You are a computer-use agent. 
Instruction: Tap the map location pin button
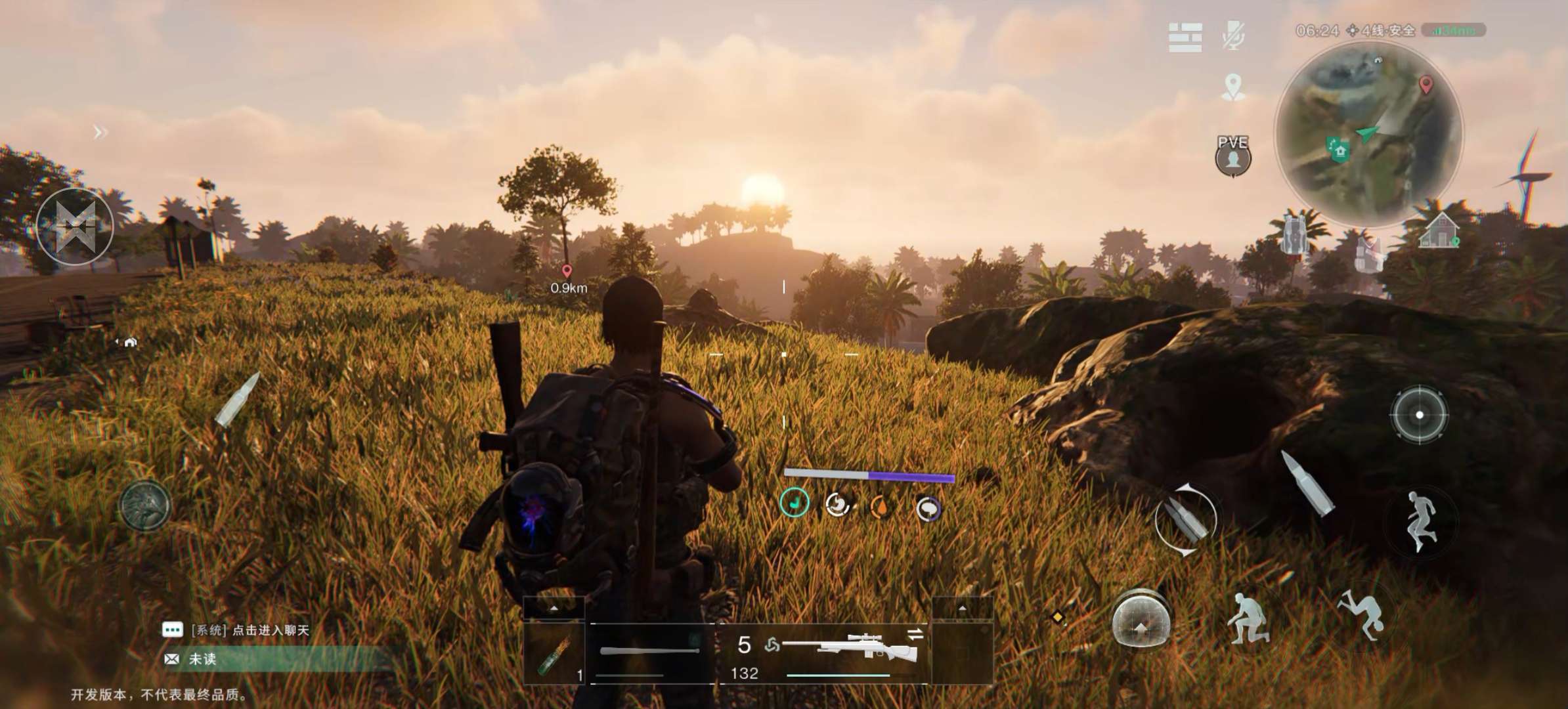pyautogui.click(x=1233, y=87)
